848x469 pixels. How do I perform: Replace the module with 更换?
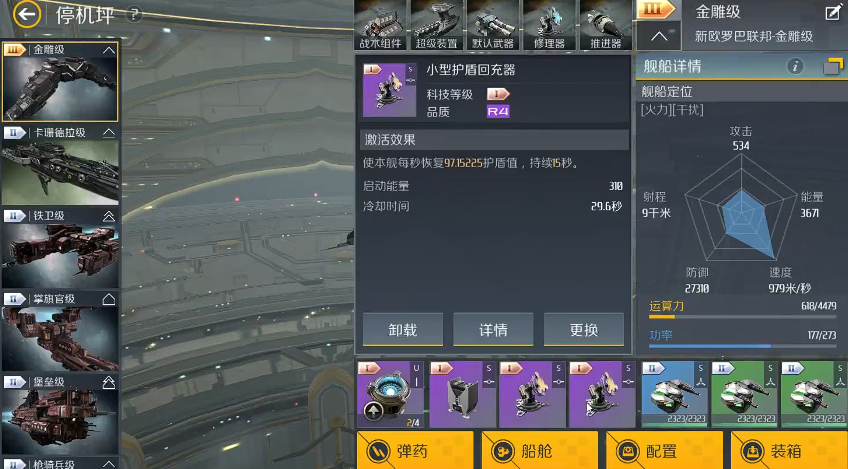(583, 330)
